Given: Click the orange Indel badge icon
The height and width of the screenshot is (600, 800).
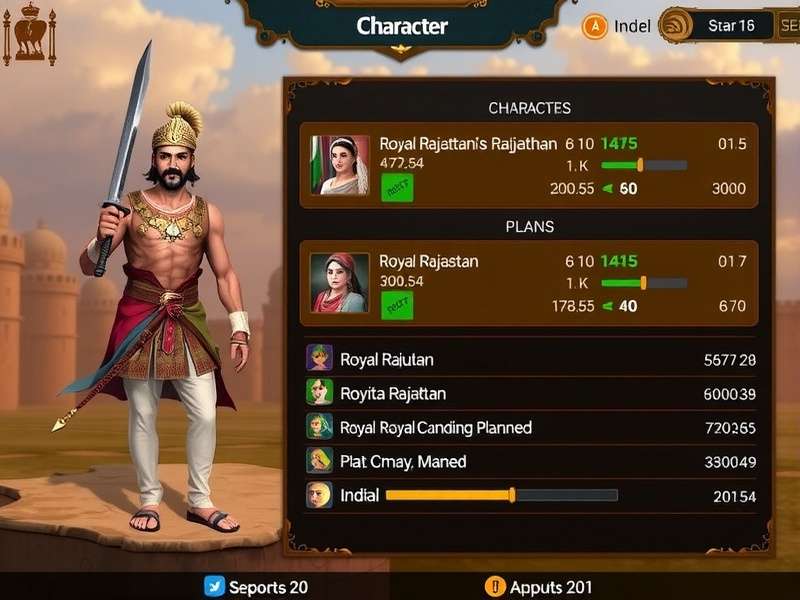Looking at the screenshot, I should (x=595, y=26).
